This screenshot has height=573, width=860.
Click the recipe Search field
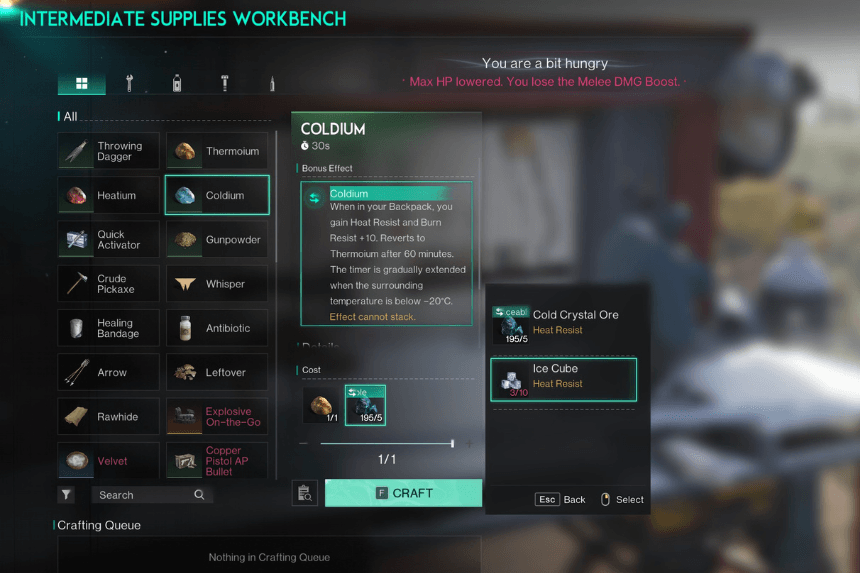click(x=150, y=495)
